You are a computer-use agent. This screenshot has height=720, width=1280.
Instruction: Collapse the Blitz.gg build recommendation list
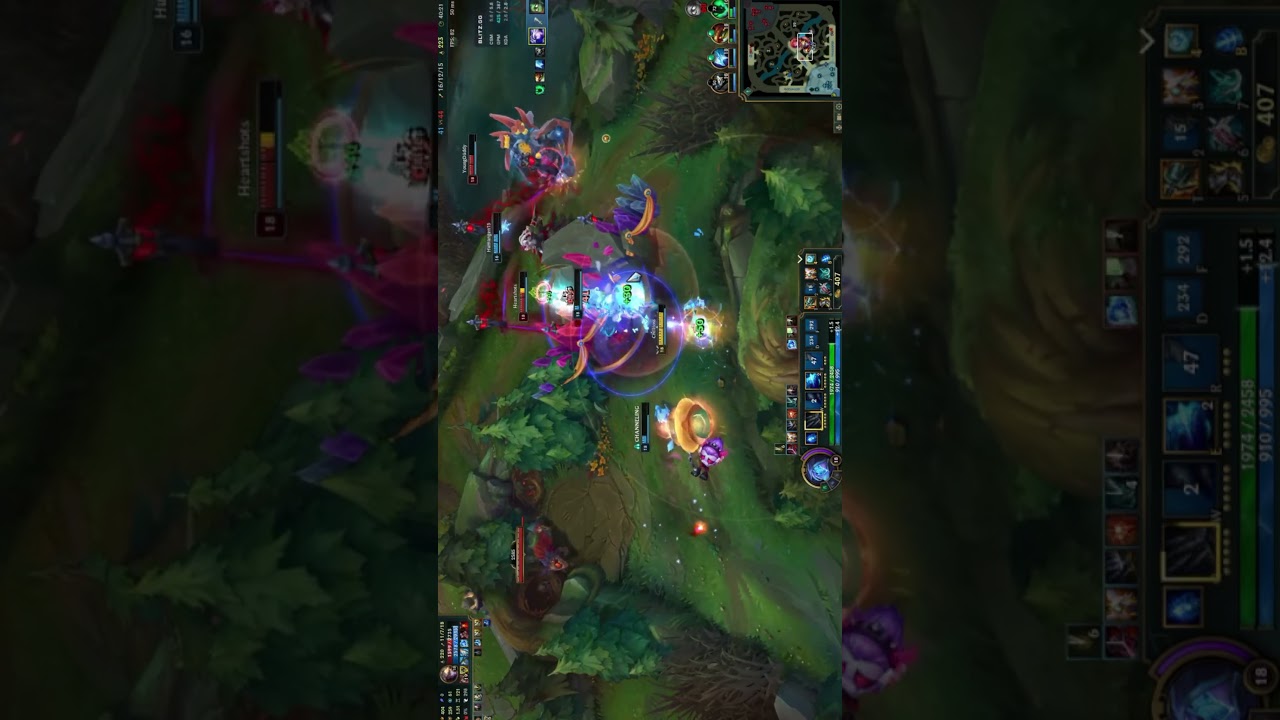point(537,8)
